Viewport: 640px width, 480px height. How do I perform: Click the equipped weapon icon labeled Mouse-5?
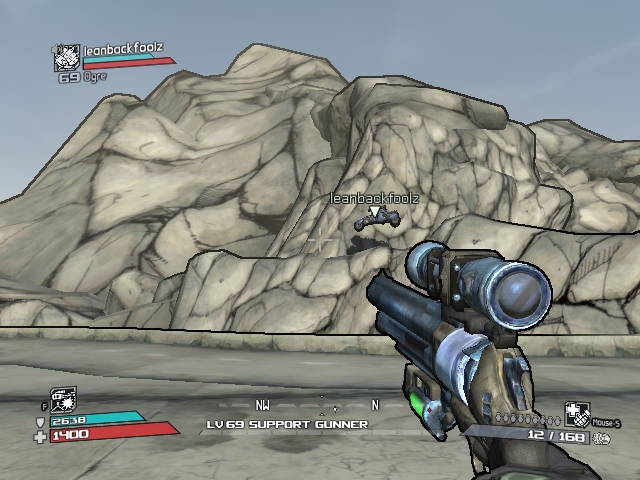pos(577,413)
